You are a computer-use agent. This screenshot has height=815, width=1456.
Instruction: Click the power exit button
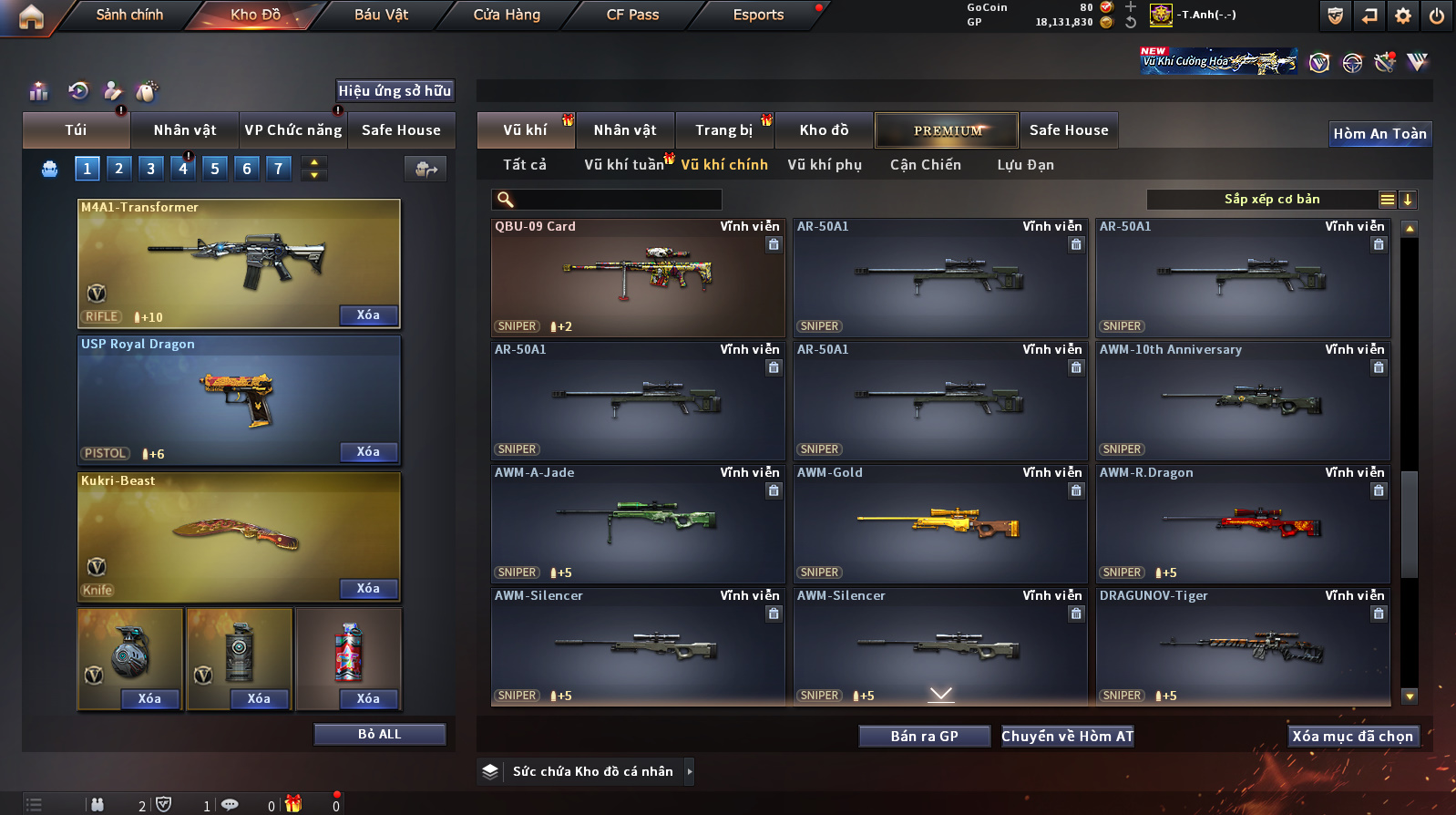1437,15
